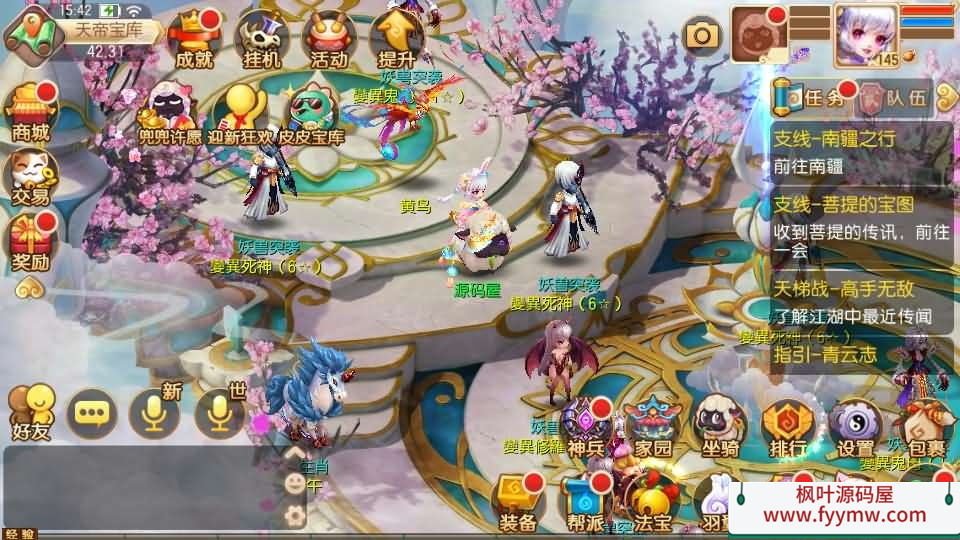Open the 奖励 rewards gift box
This screenshot has height=540, width=960.
(x=30, y=242)
